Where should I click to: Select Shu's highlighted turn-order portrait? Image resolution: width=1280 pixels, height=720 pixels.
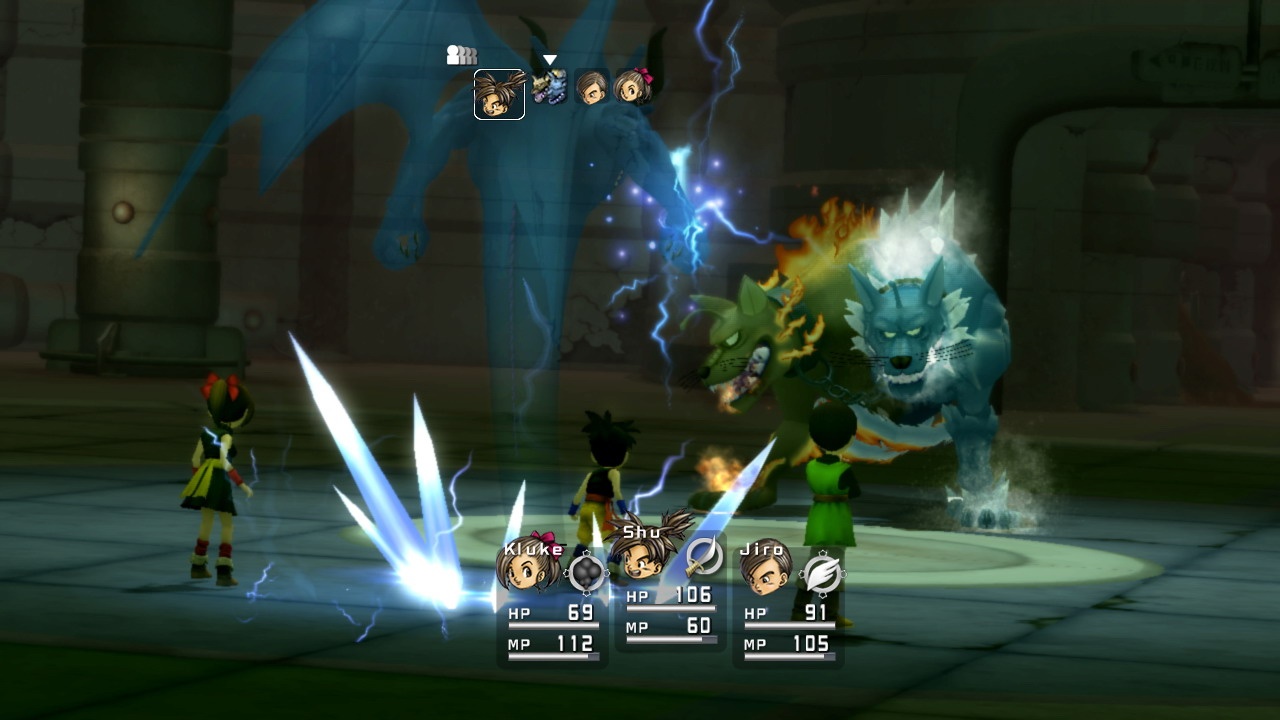499,94
